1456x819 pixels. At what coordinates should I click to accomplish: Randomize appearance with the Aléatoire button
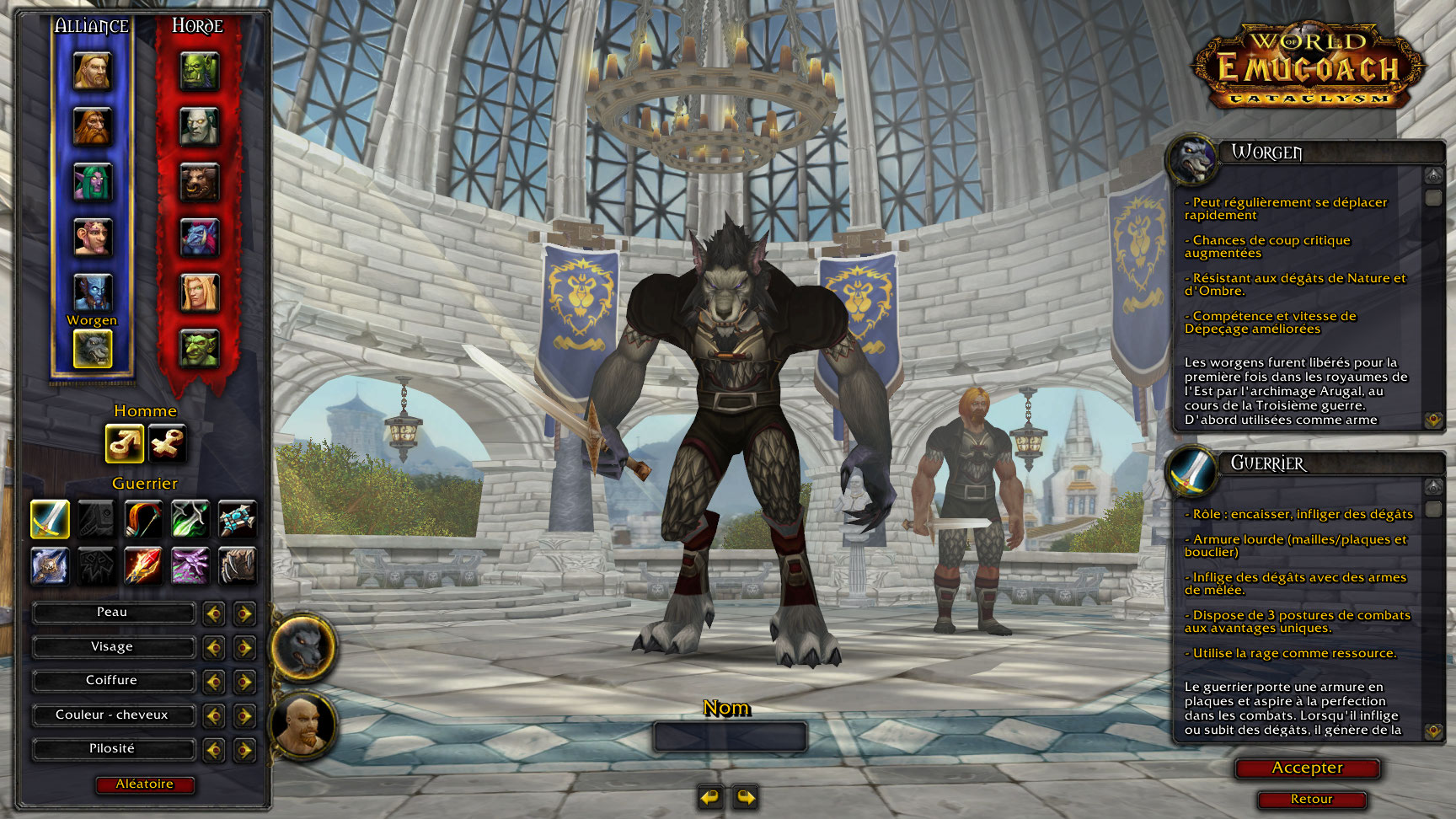coord(144,784)
